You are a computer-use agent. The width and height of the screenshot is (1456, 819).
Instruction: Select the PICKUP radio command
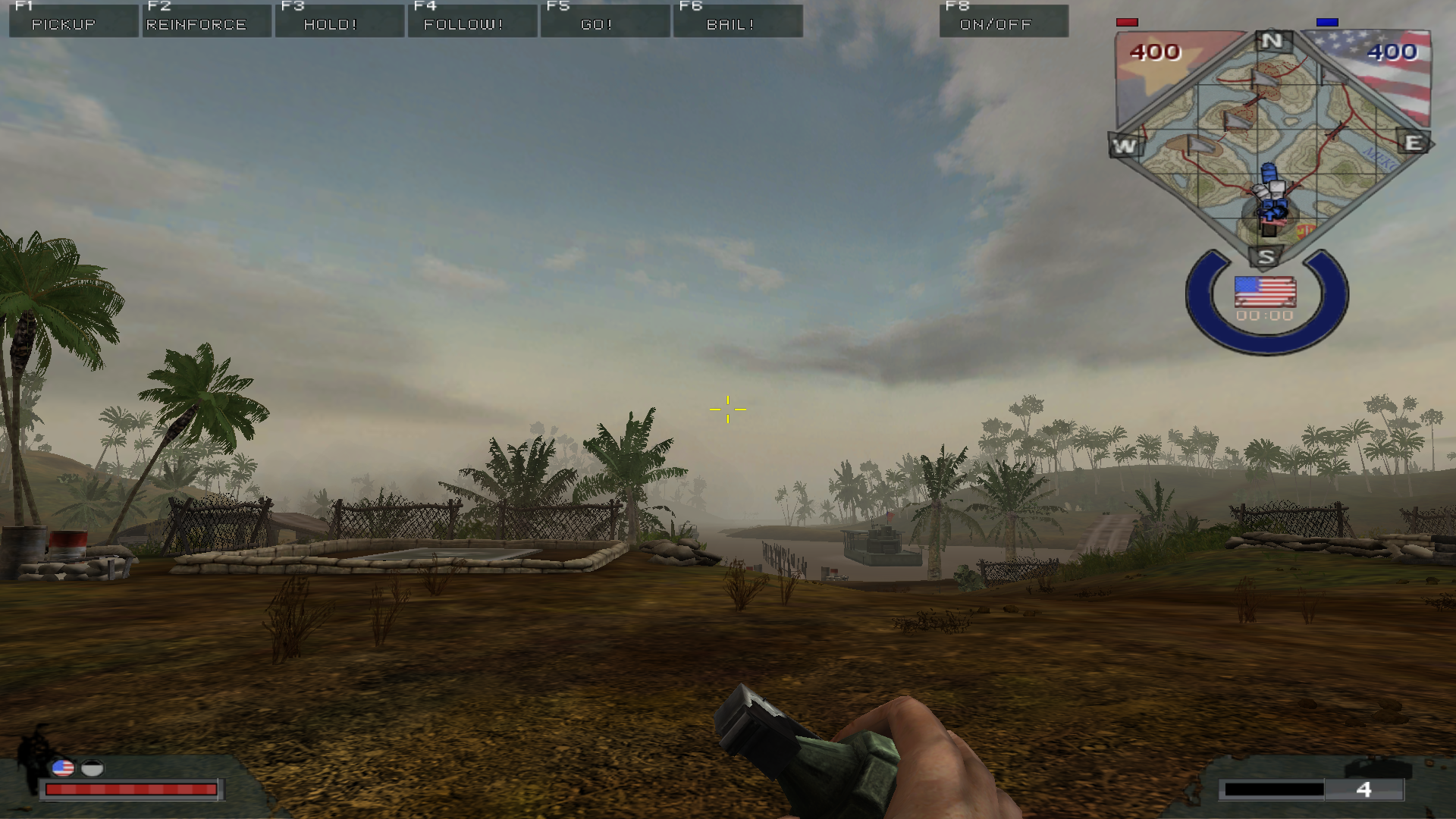coord(74,21)
